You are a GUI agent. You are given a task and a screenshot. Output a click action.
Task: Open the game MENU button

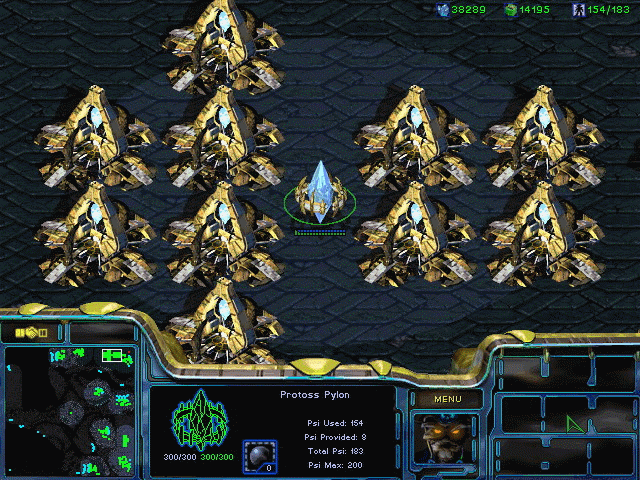(447, 400)
